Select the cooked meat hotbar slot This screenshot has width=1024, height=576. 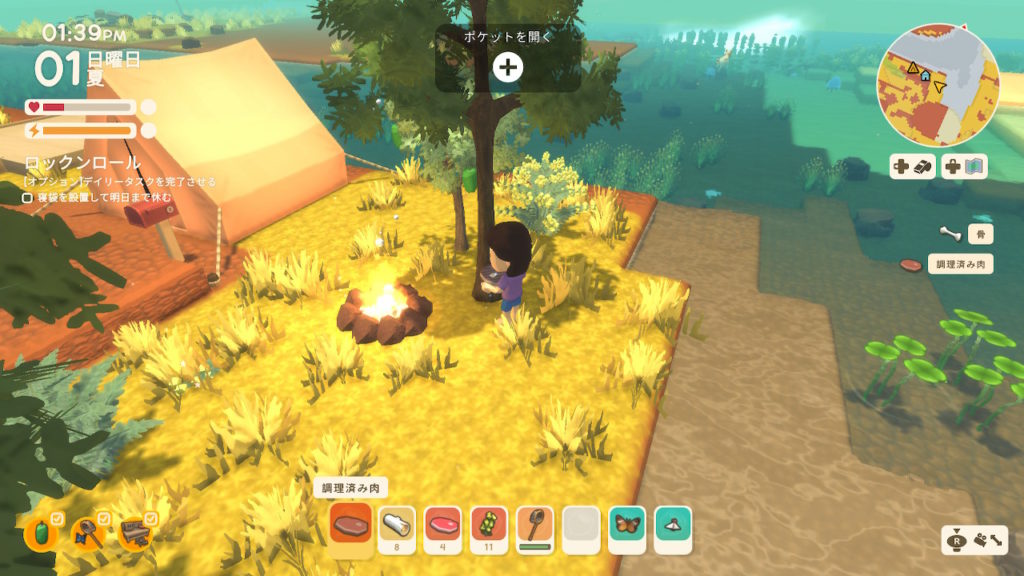(350, 524)
